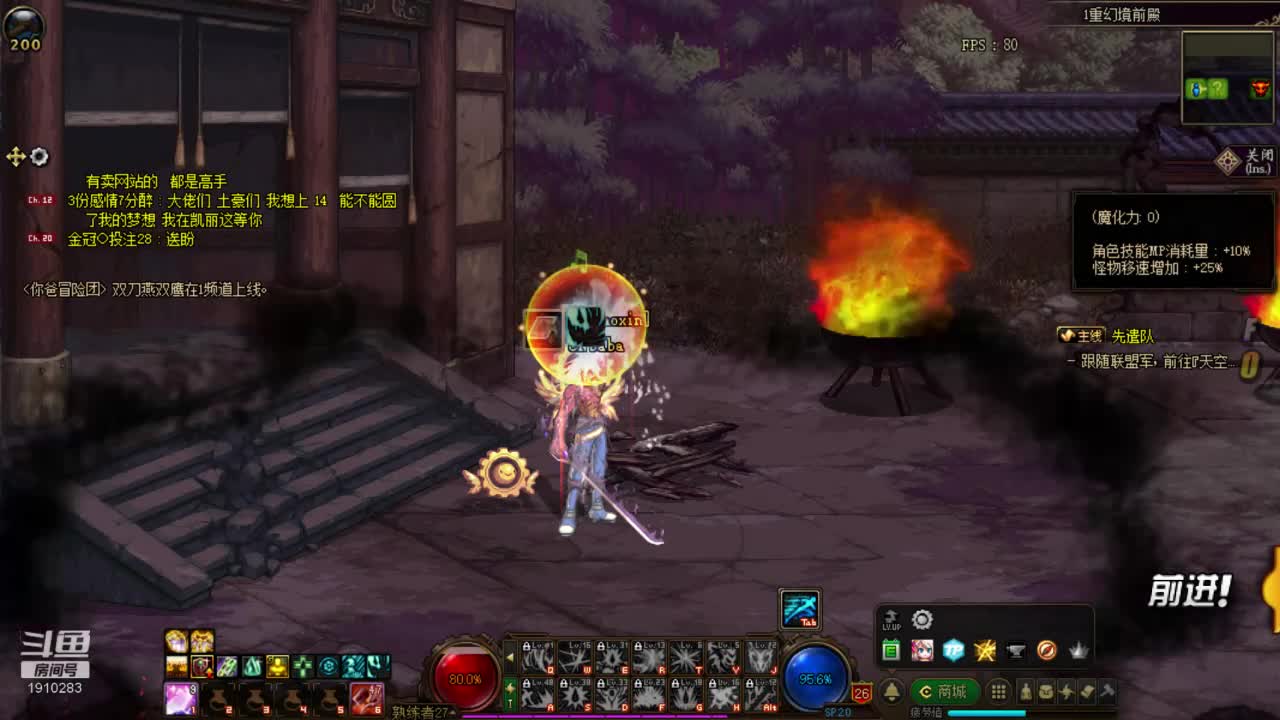Open the blue TP hexagon icon
Screen dimensions: 1280x720
pos(953,651)
